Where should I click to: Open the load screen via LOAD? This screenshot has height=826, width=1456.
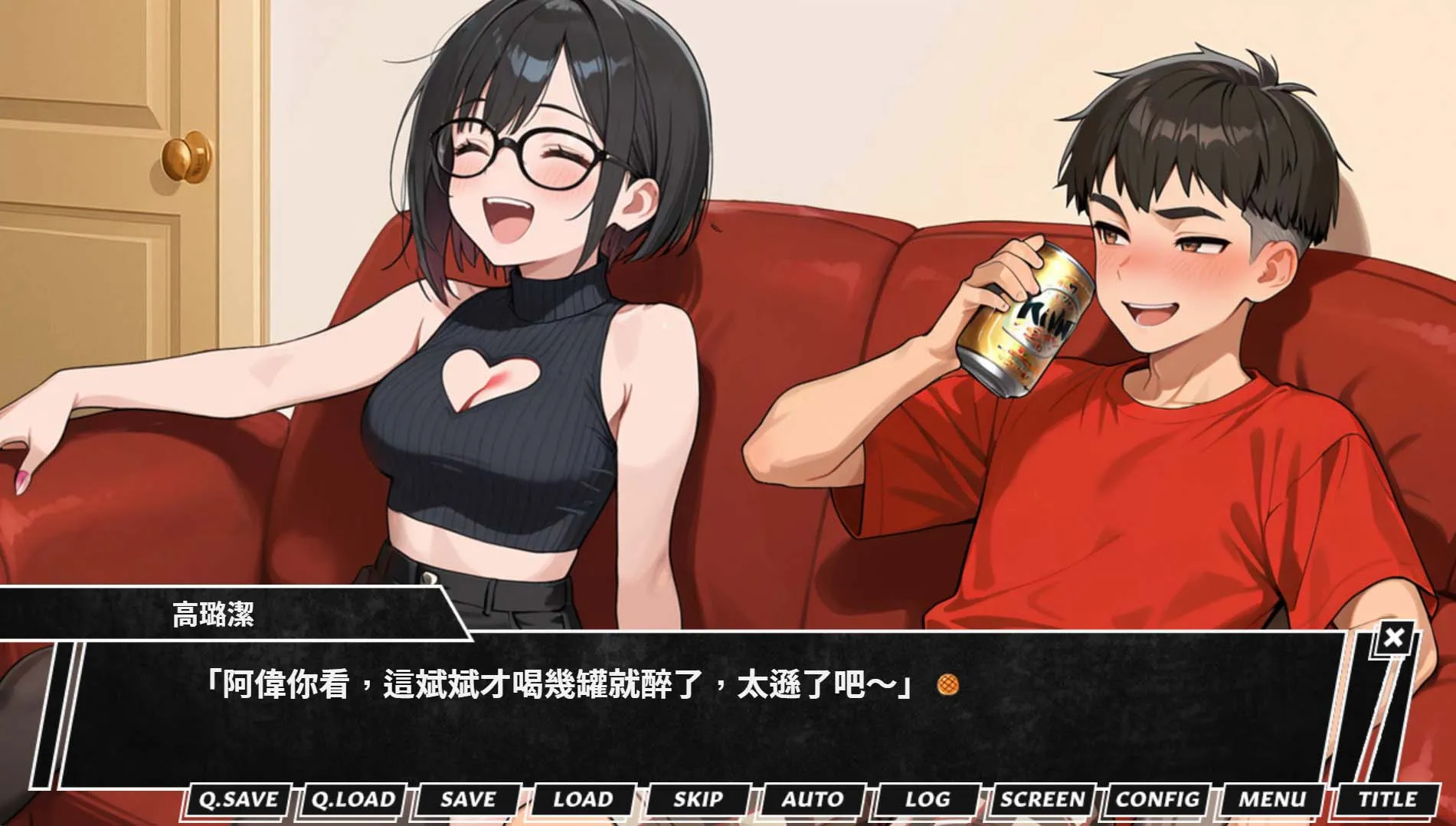pyautogui.click(x=584, y=800)
